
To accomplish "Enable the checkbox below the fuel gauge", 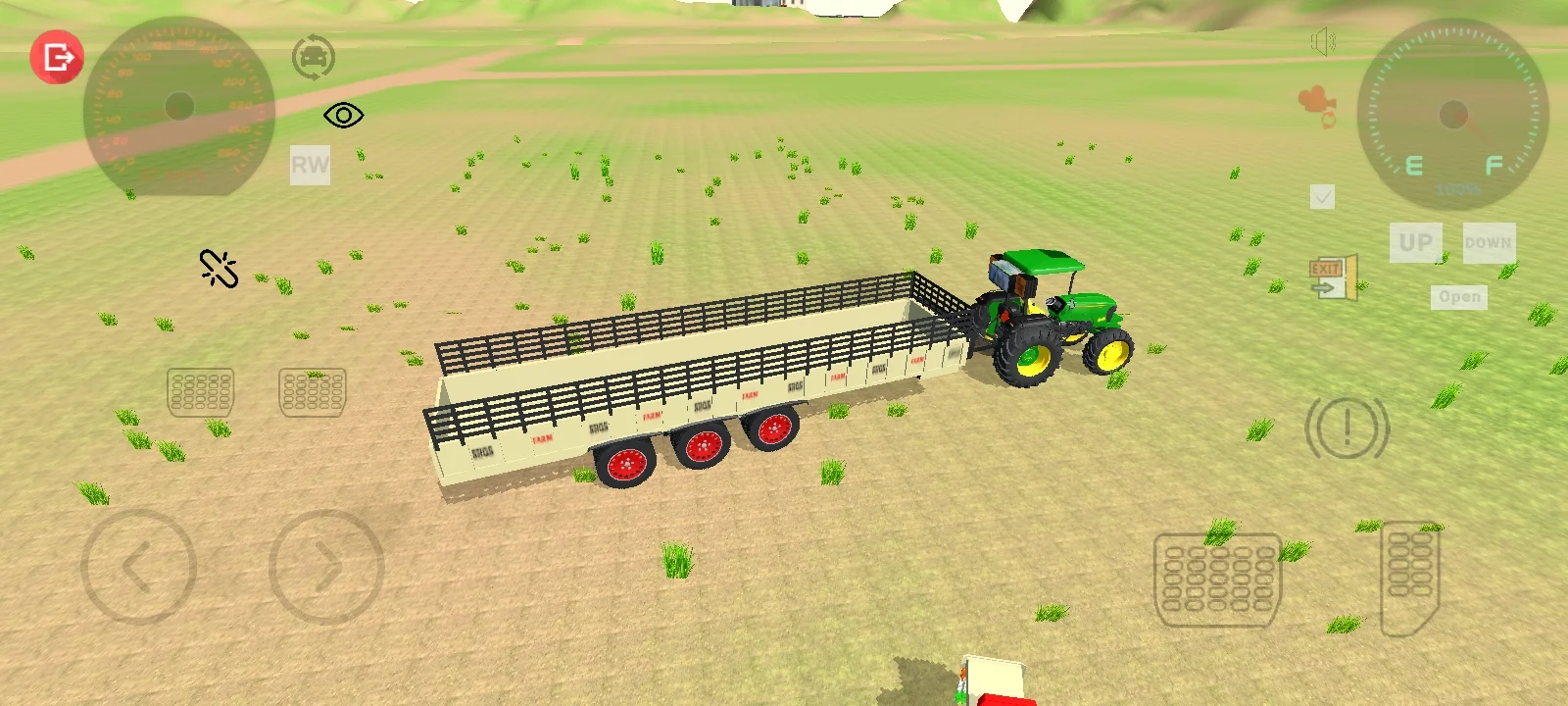I will pyautogui.click(x=1322, y=197).
